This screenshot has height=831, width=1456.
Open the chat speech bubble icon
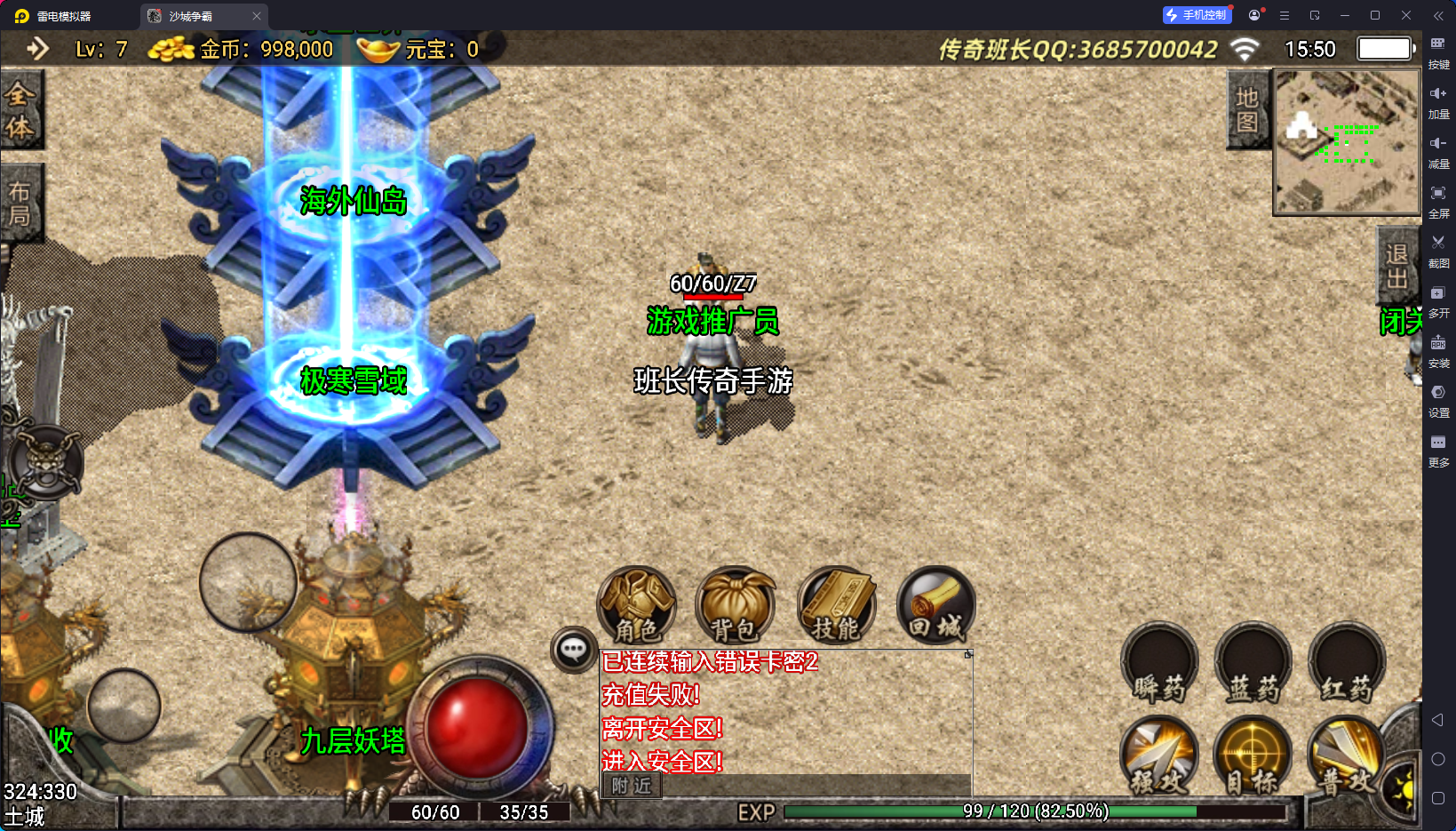(x=573, y=650)
